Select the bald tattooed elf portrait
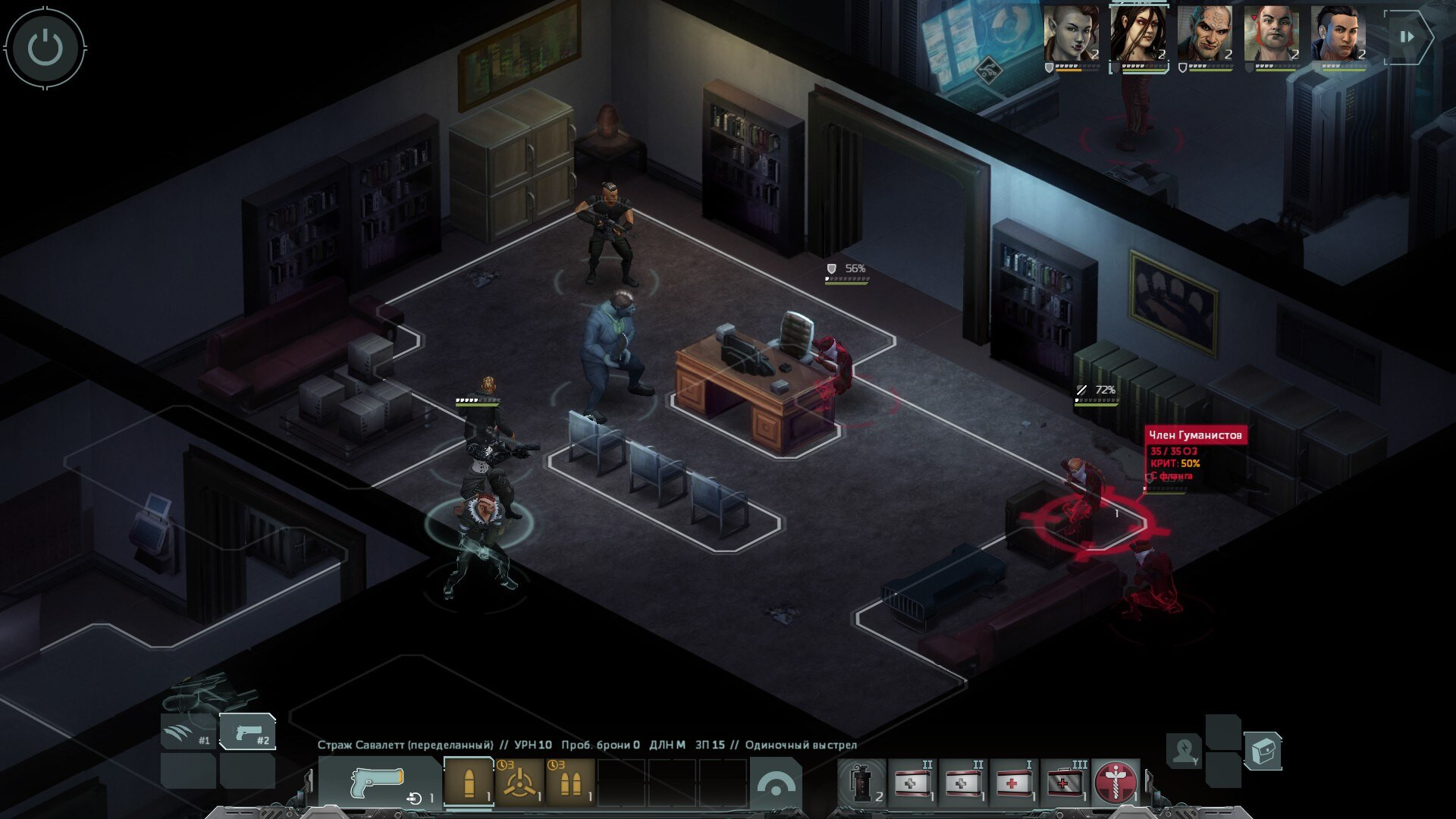Screen dimensions: 1456x819 [x=1204, y=35]
